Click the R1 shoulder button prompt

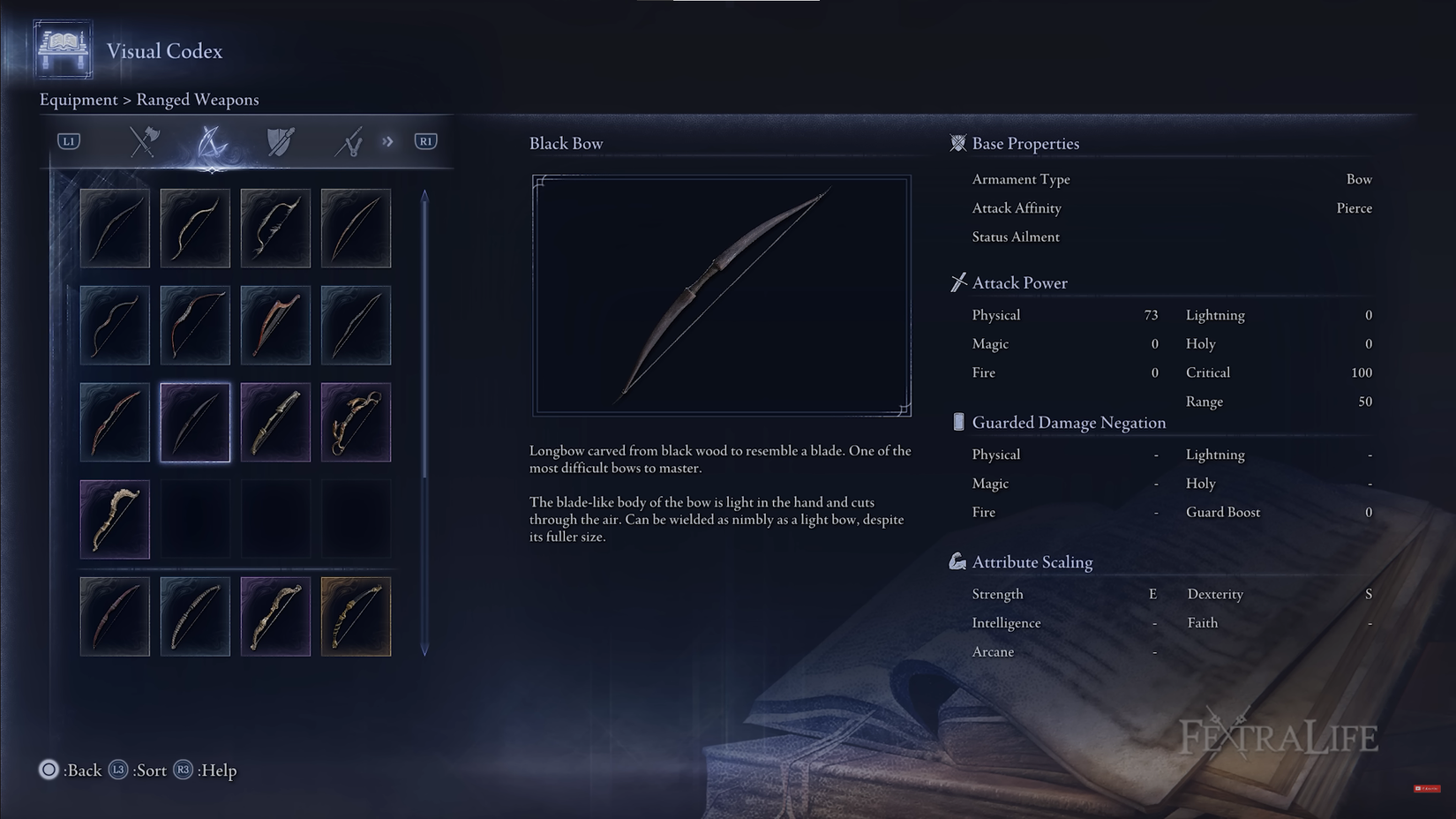pos(425,140)
